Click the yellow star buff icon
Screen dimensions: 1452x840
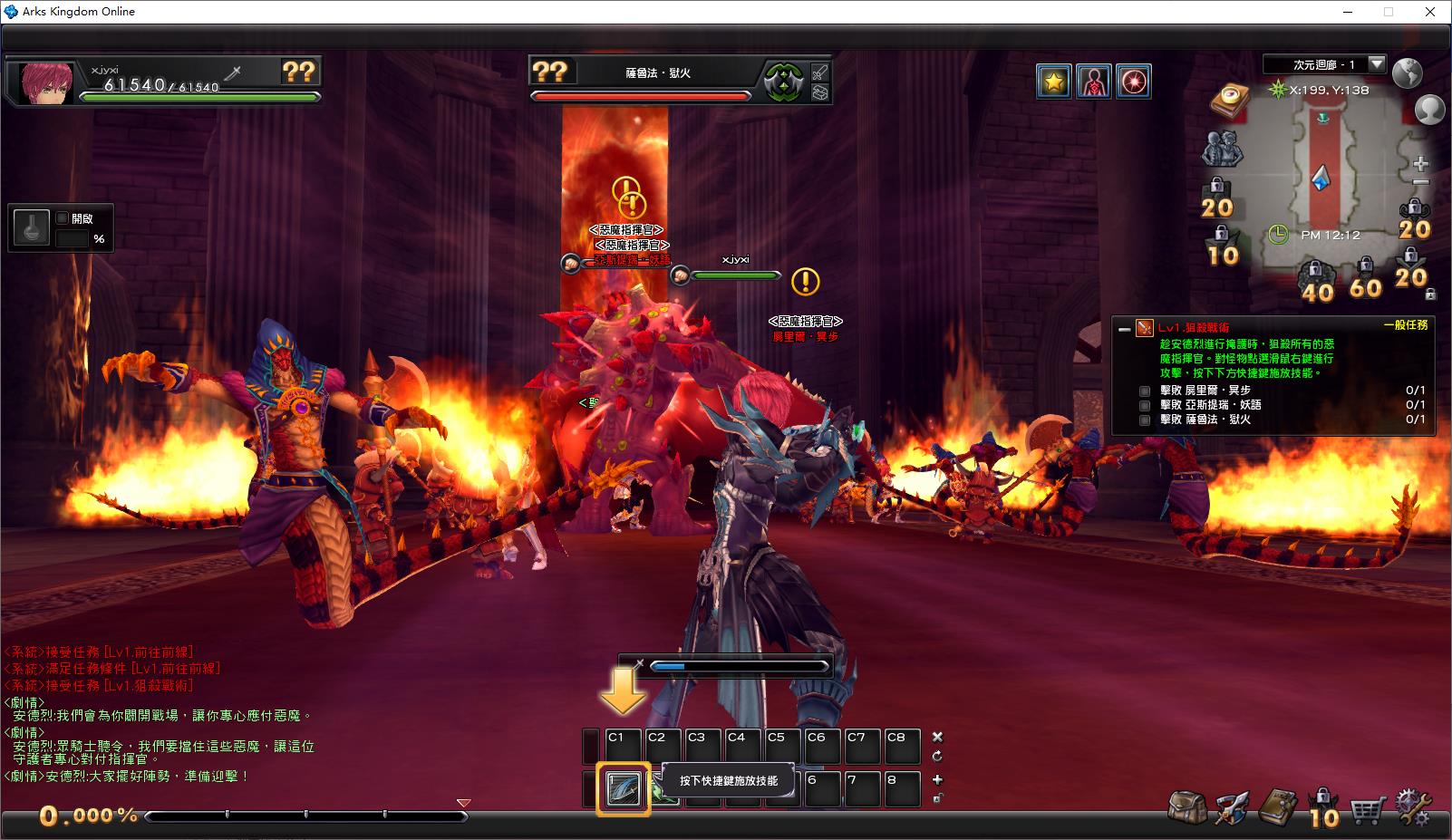(x=1053, y=82)
